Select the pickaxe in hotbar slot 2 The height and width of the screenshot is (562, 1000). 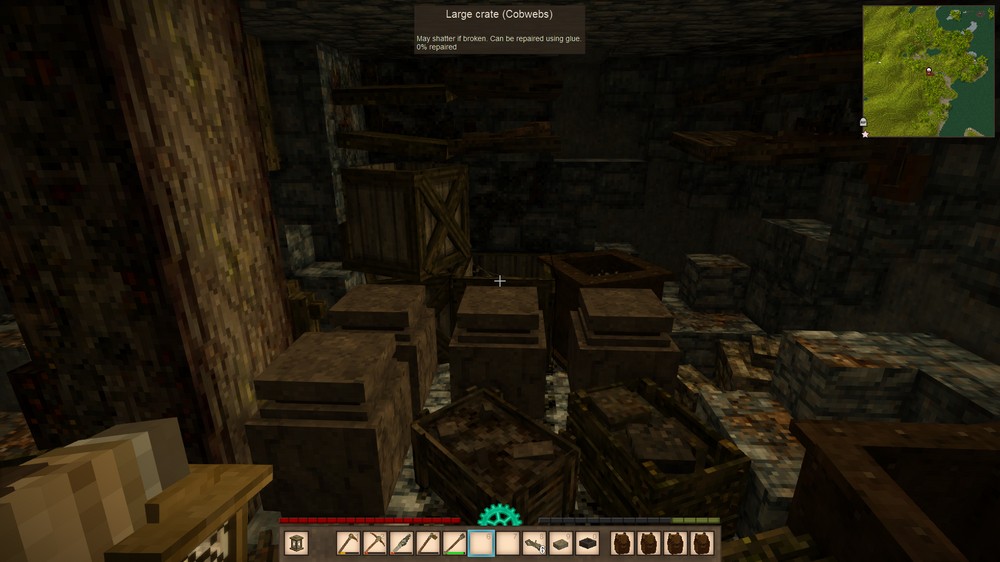(375, 543)
